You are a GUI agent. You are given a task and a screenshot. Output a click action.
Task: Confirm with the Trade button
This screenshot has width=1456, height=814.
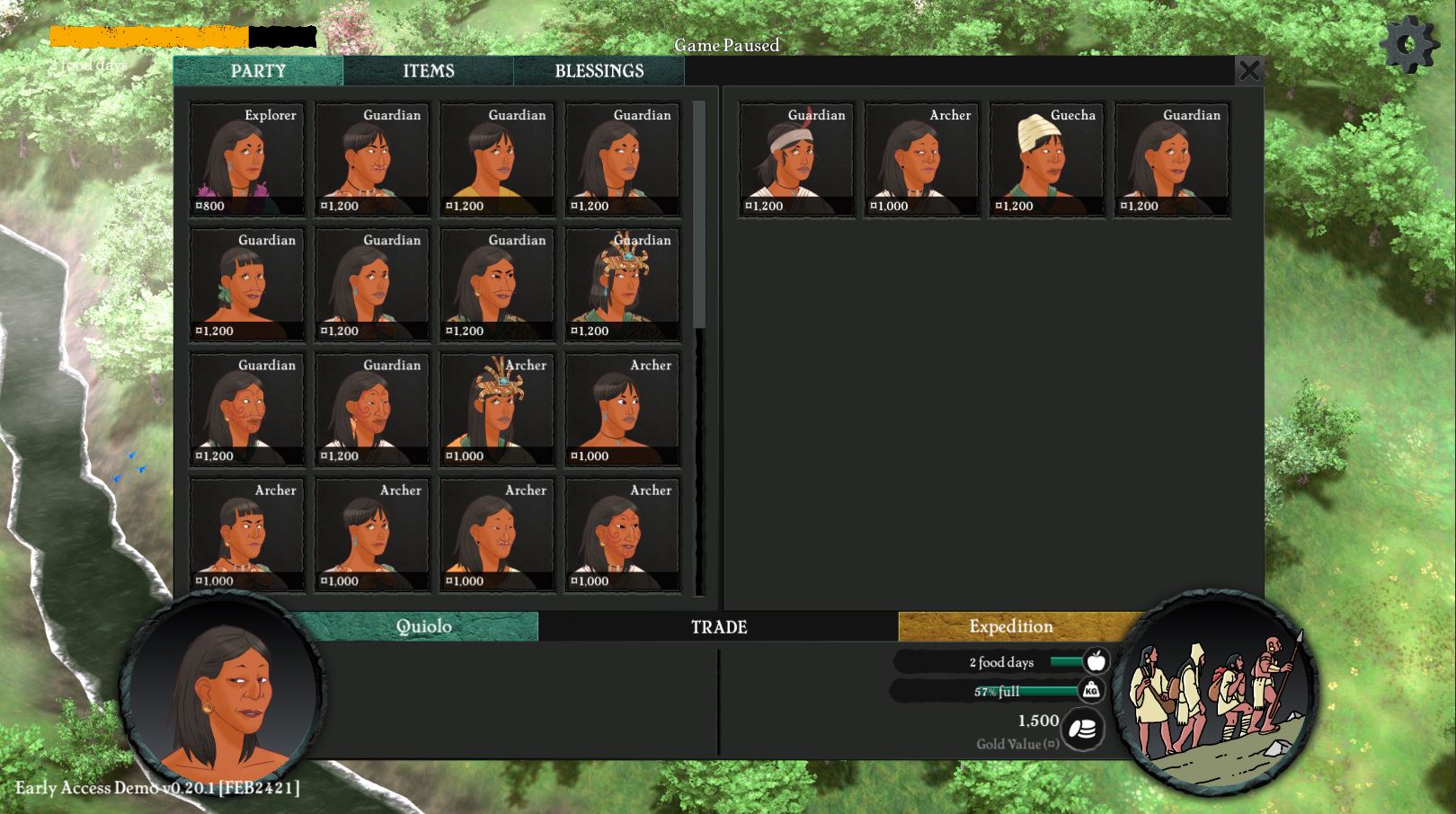pyautogui.click(x=718, y=627)
